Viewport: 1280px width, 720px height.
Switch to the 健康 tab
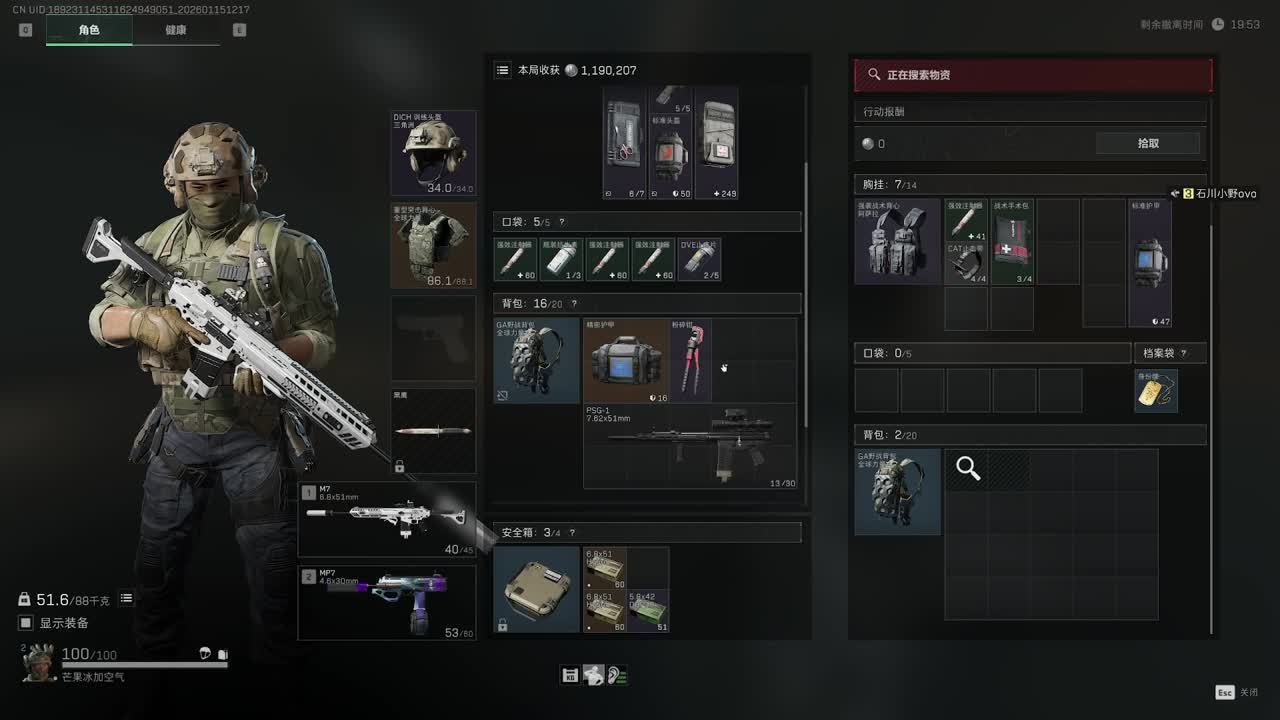pos(175,30)
